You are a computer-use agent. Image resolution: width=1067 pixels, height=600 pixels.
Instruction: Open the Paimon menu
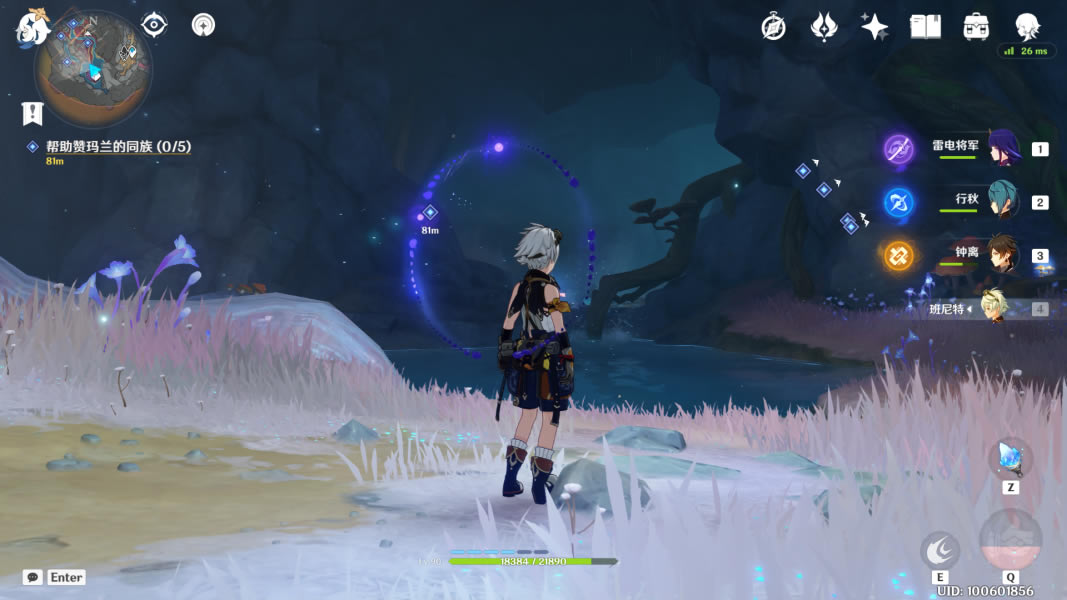[32, 27]
